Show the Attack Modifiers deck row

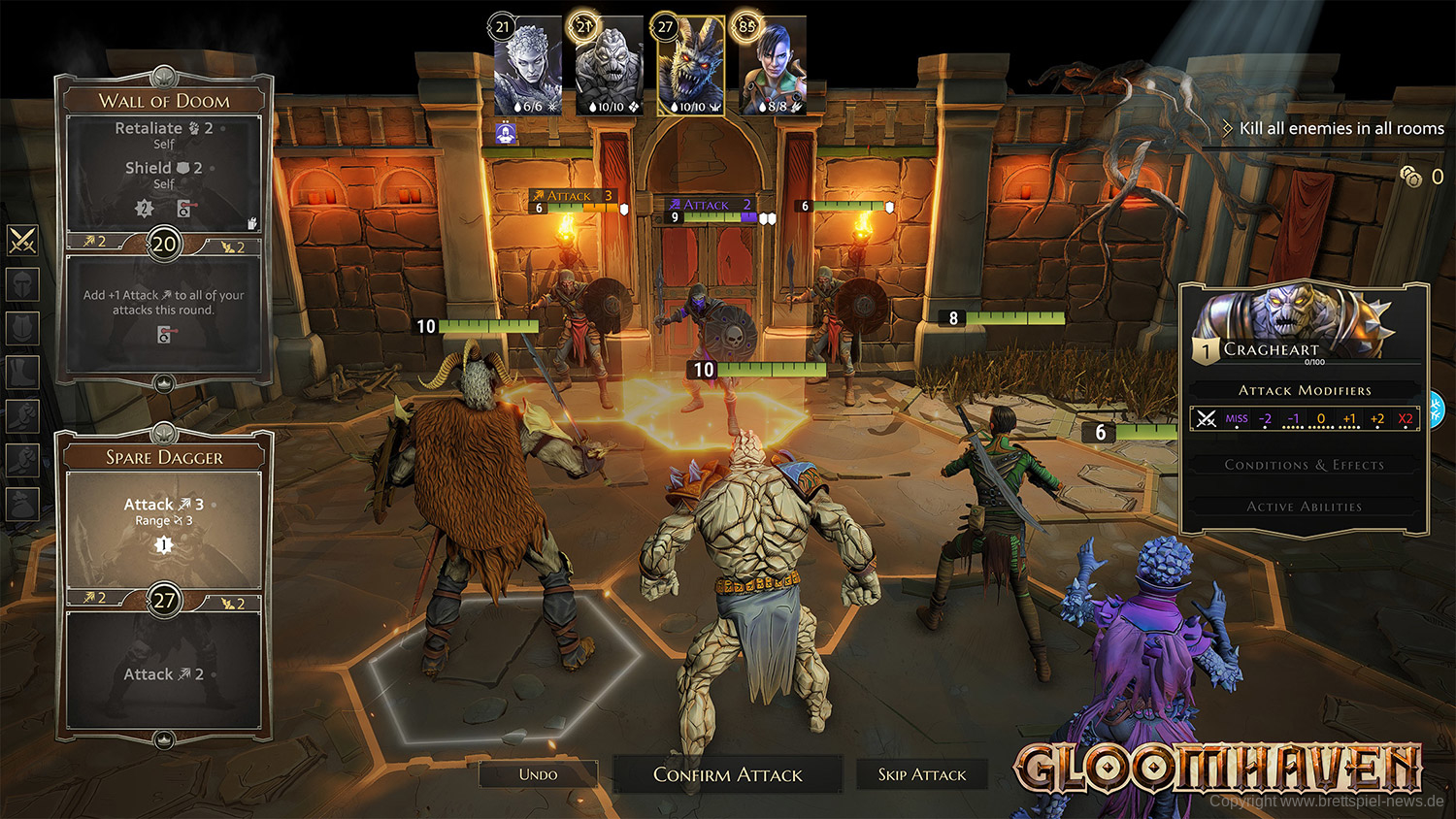[1305, 418]
